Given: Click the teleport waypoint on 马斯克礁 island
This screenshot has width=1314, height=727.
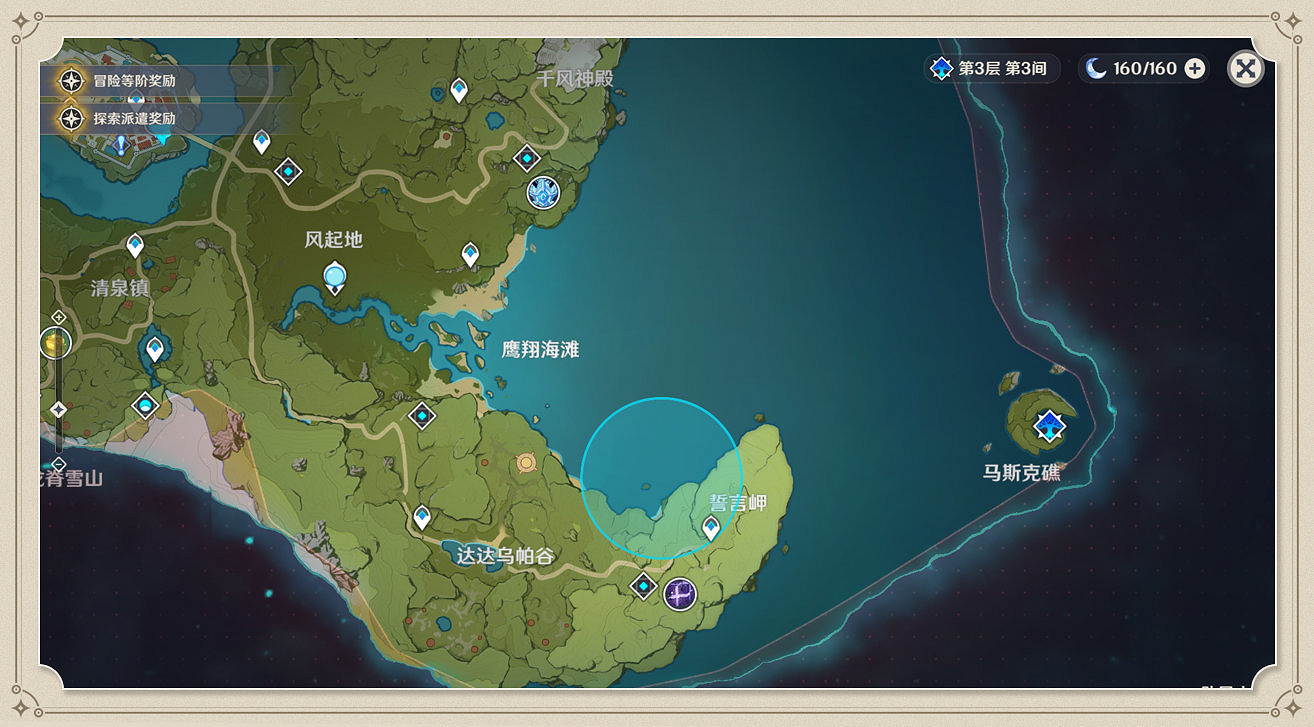Looking at the screenshot, I should point(1049,426).
